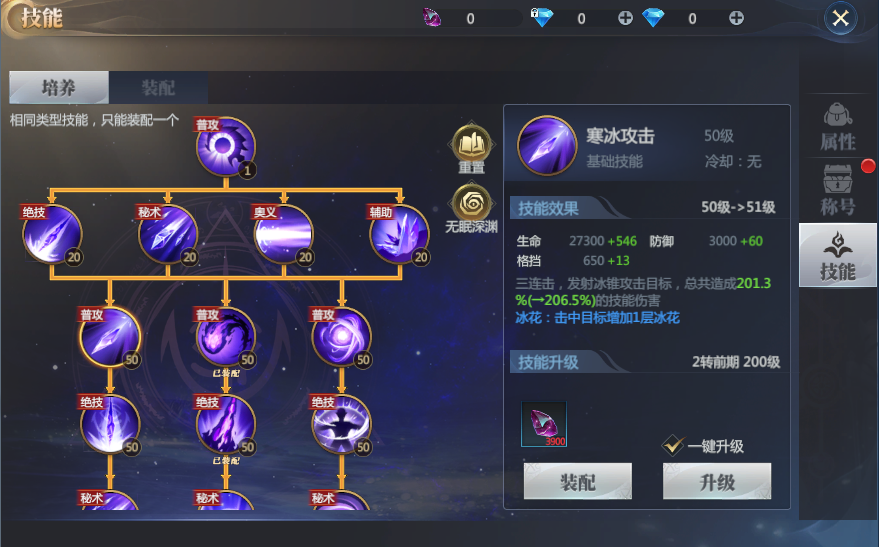Select the 技能 side tab
Viewport: 879px width, 547px height.
[837, 255]
